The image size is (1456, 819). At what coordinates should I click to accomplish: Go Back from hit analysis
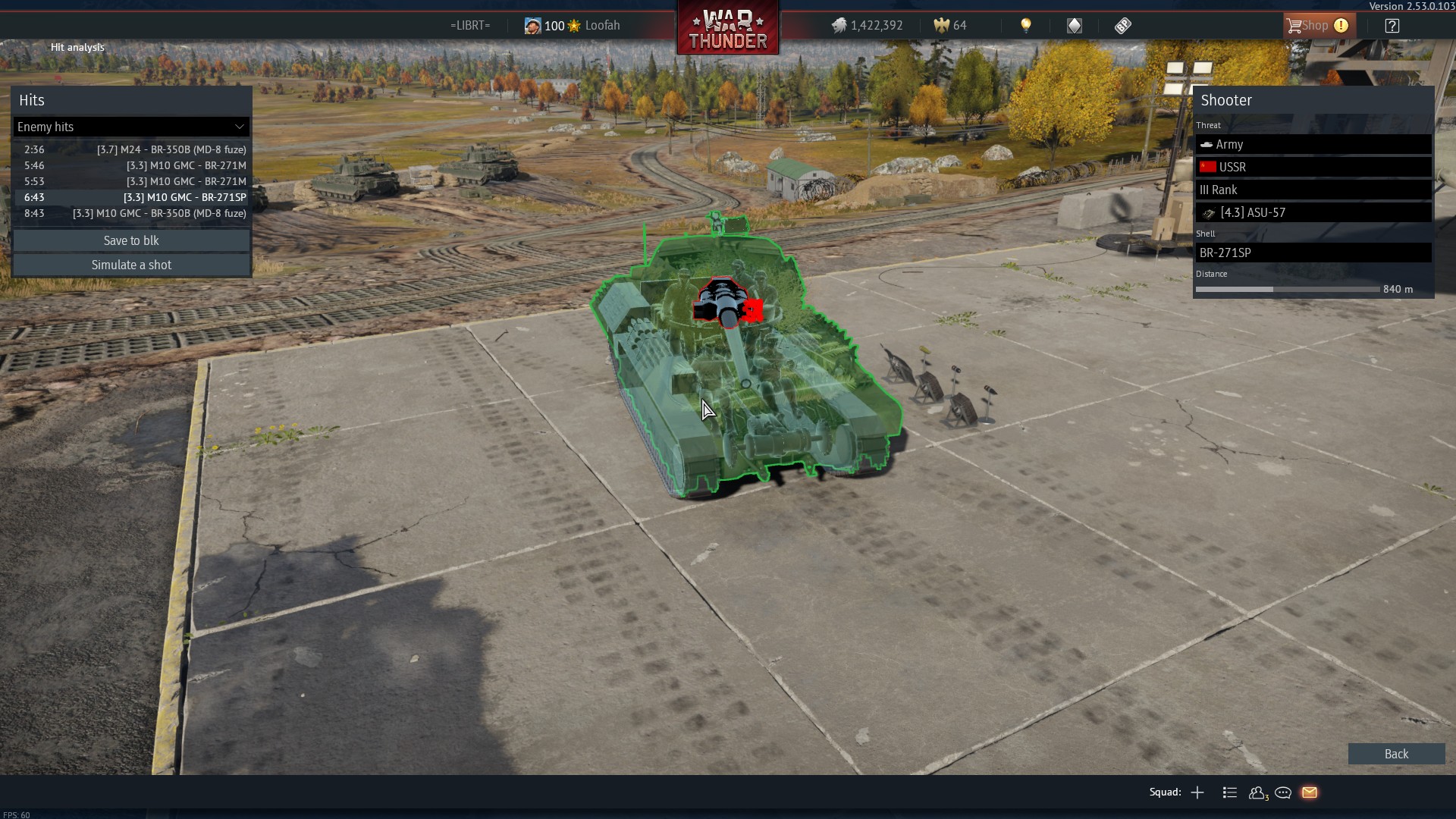pos(1395,754)
